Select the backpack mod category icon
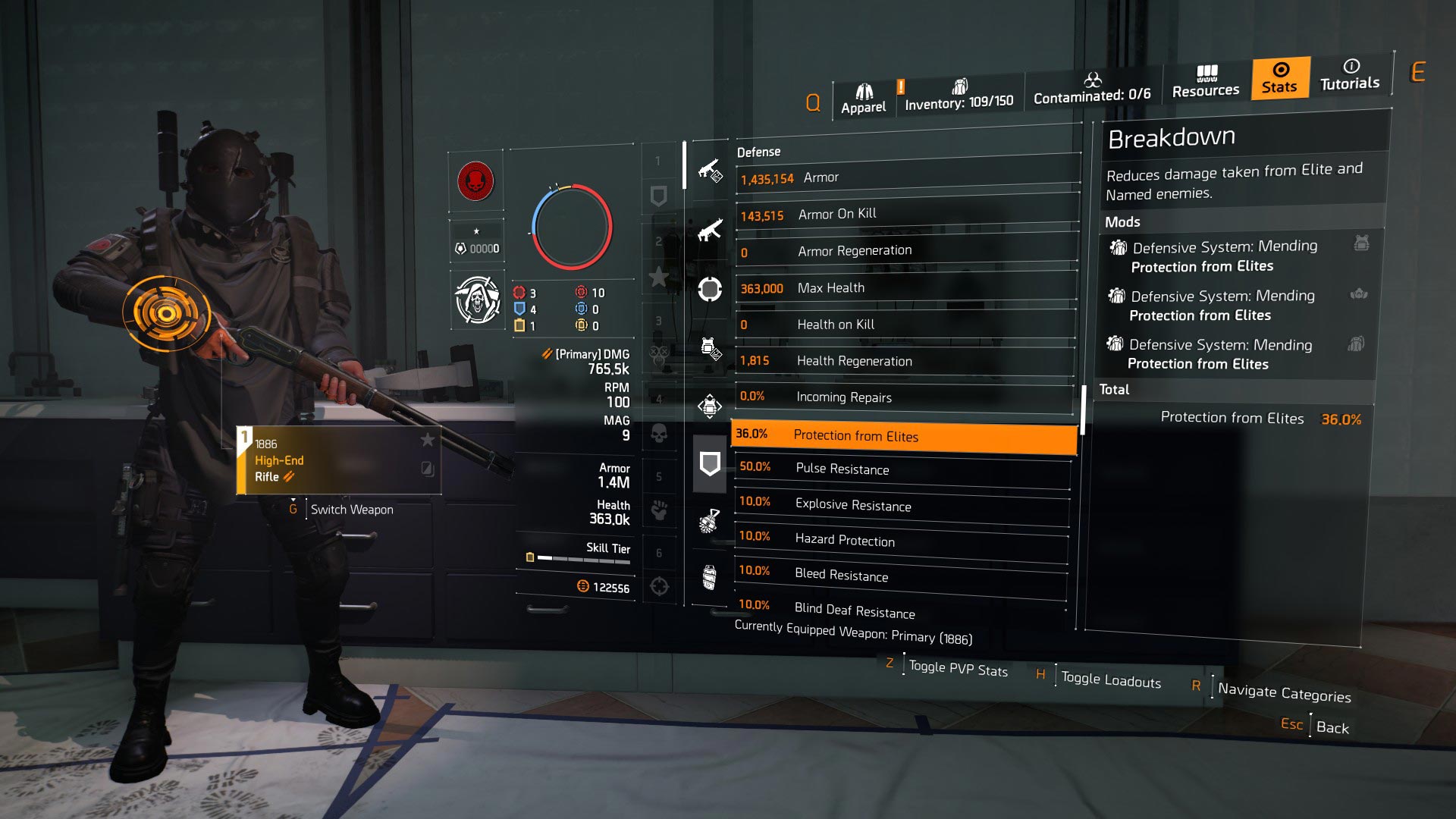Viewport: 1456px width, 819px height. point(710,347)
